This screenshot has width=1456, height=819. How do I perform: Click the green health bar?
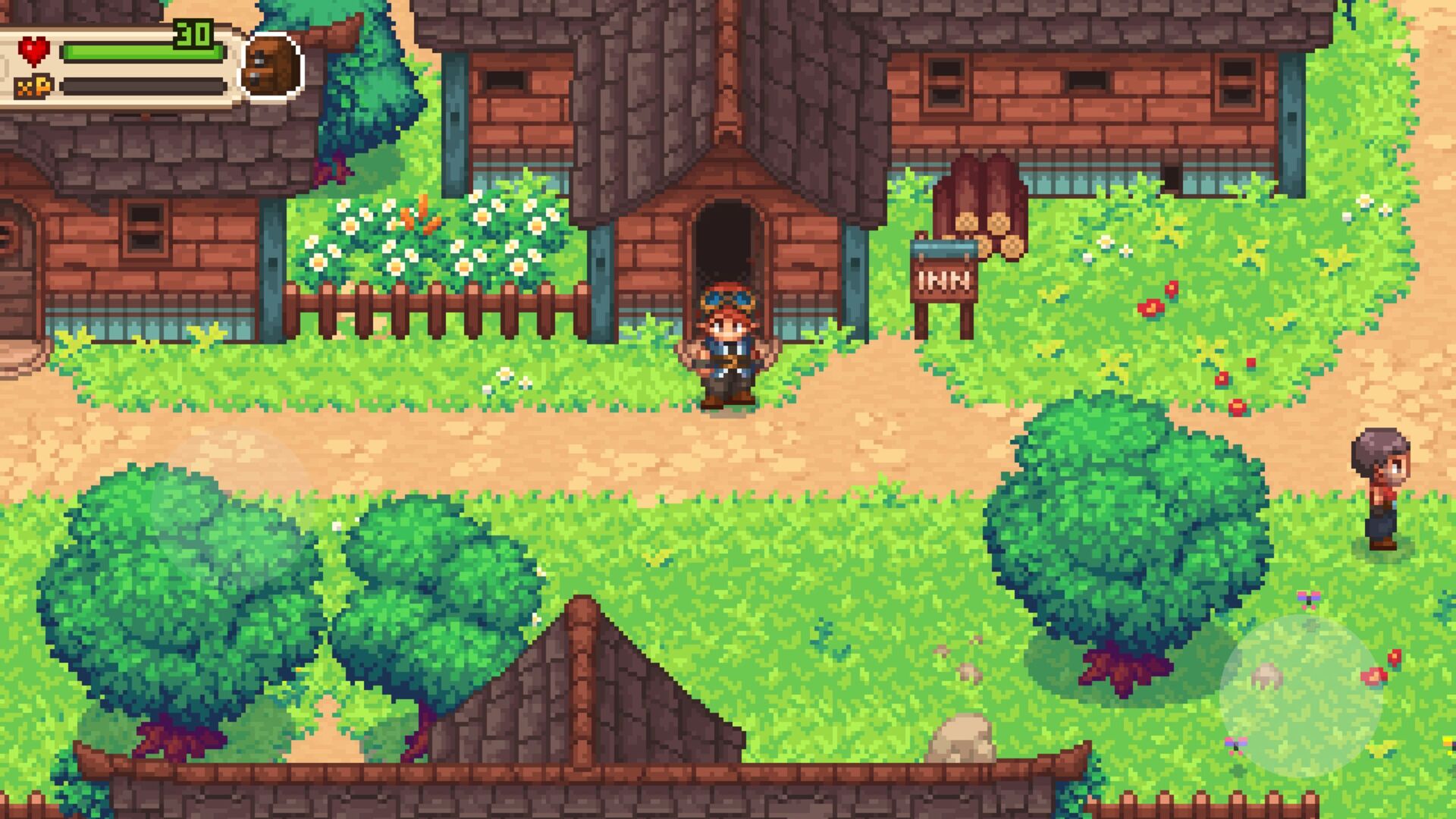(x=144, y=51)
